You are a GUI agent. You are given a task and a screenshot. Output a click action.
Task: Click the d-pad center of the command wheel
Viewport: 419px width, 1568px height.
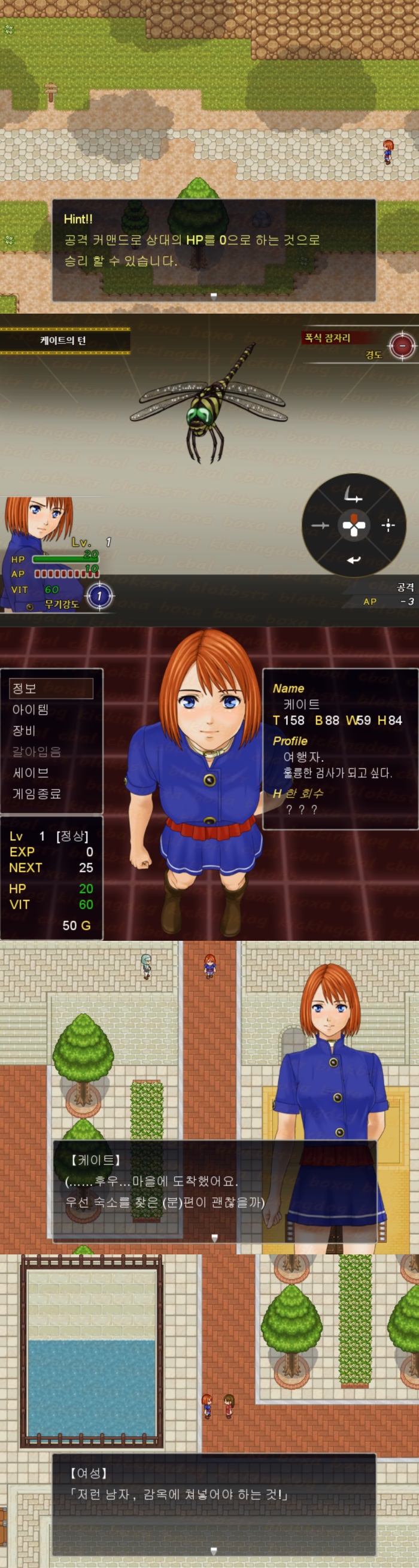pos(353,525)
